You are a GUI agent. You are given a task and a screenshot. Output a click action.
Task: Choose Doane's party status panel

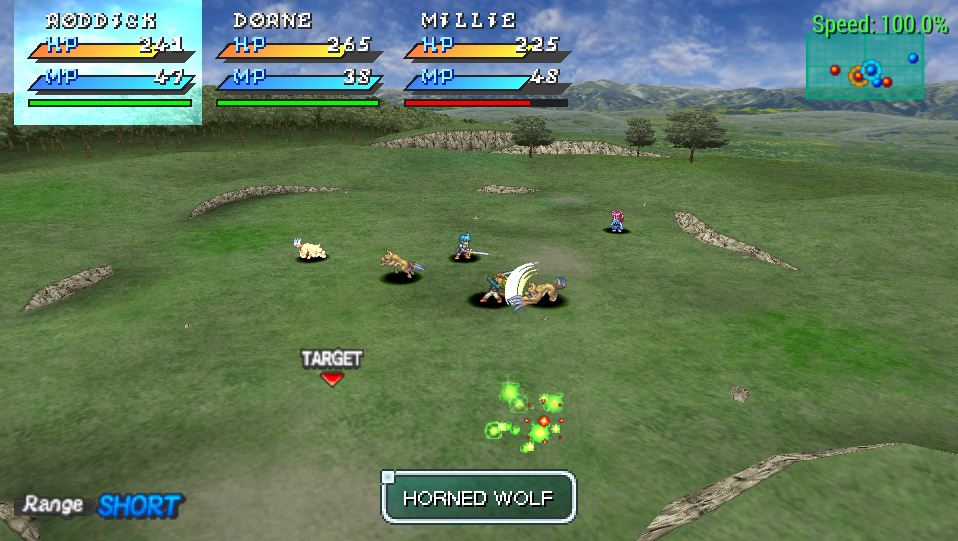coord(298,62)
